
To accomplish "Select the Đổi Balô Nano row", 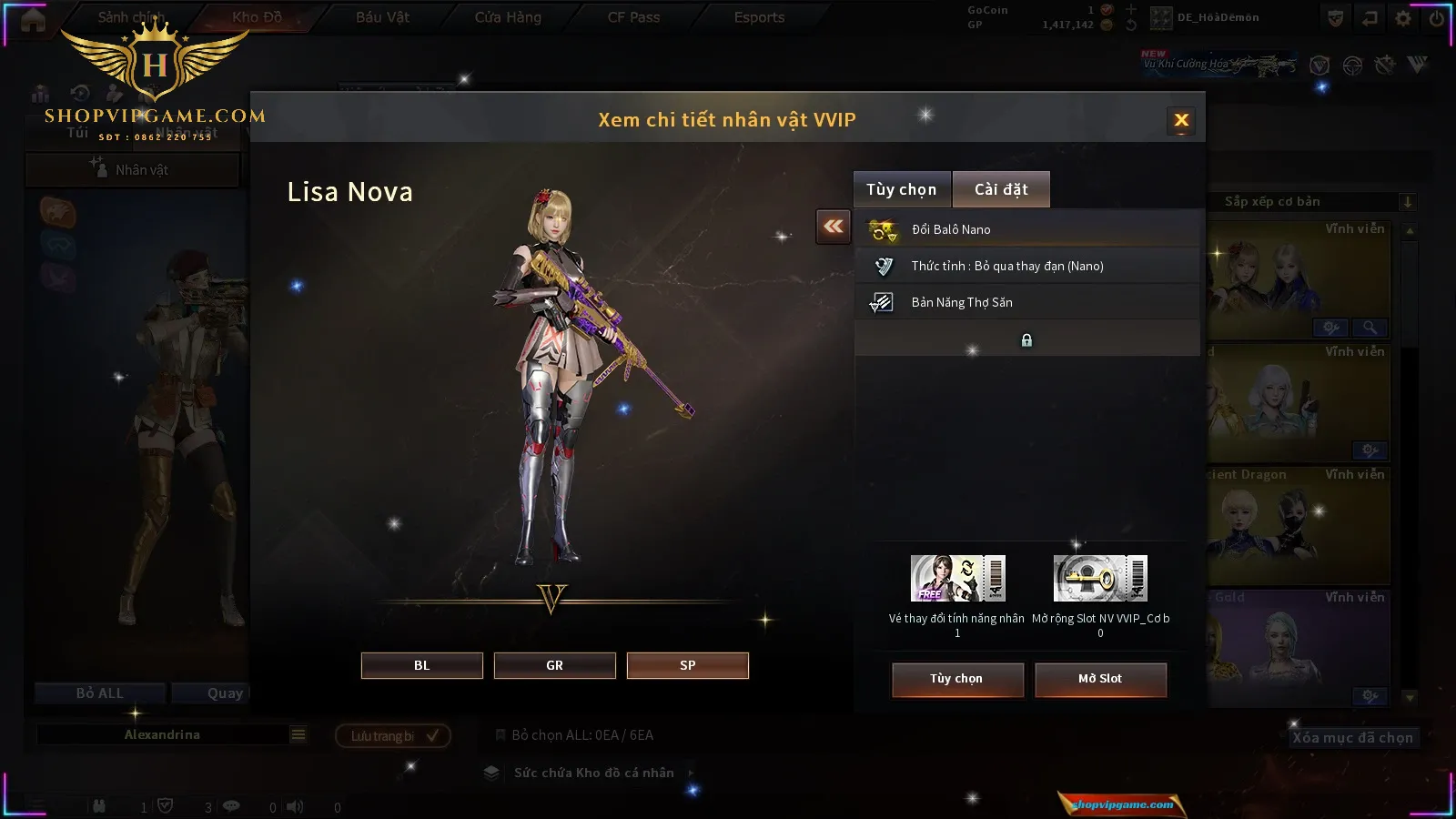I will [1026, 229].
